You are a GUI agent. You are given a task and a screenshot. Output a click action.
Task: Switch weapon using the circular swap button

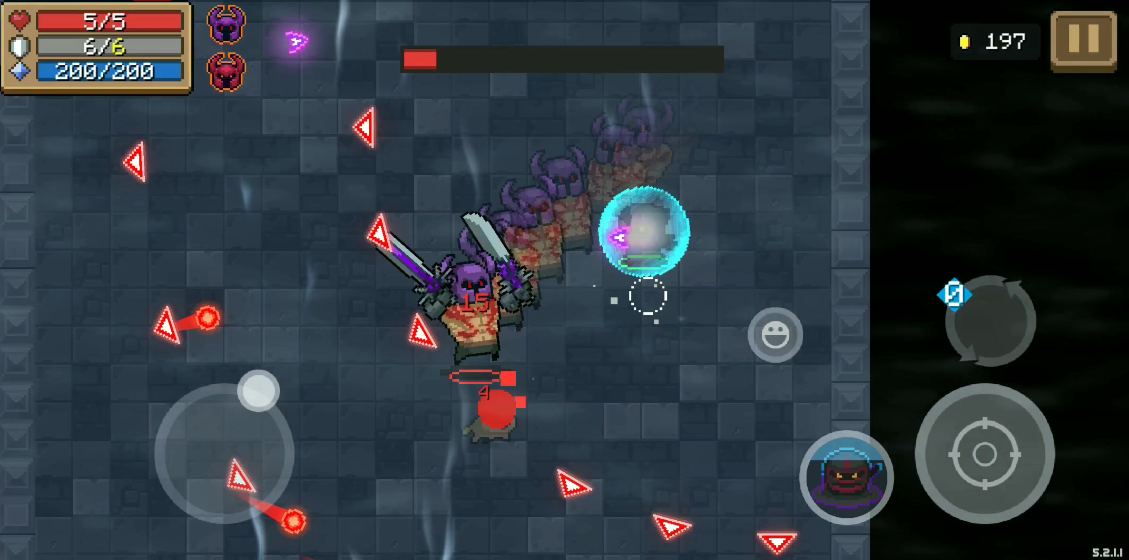(990, 321)
